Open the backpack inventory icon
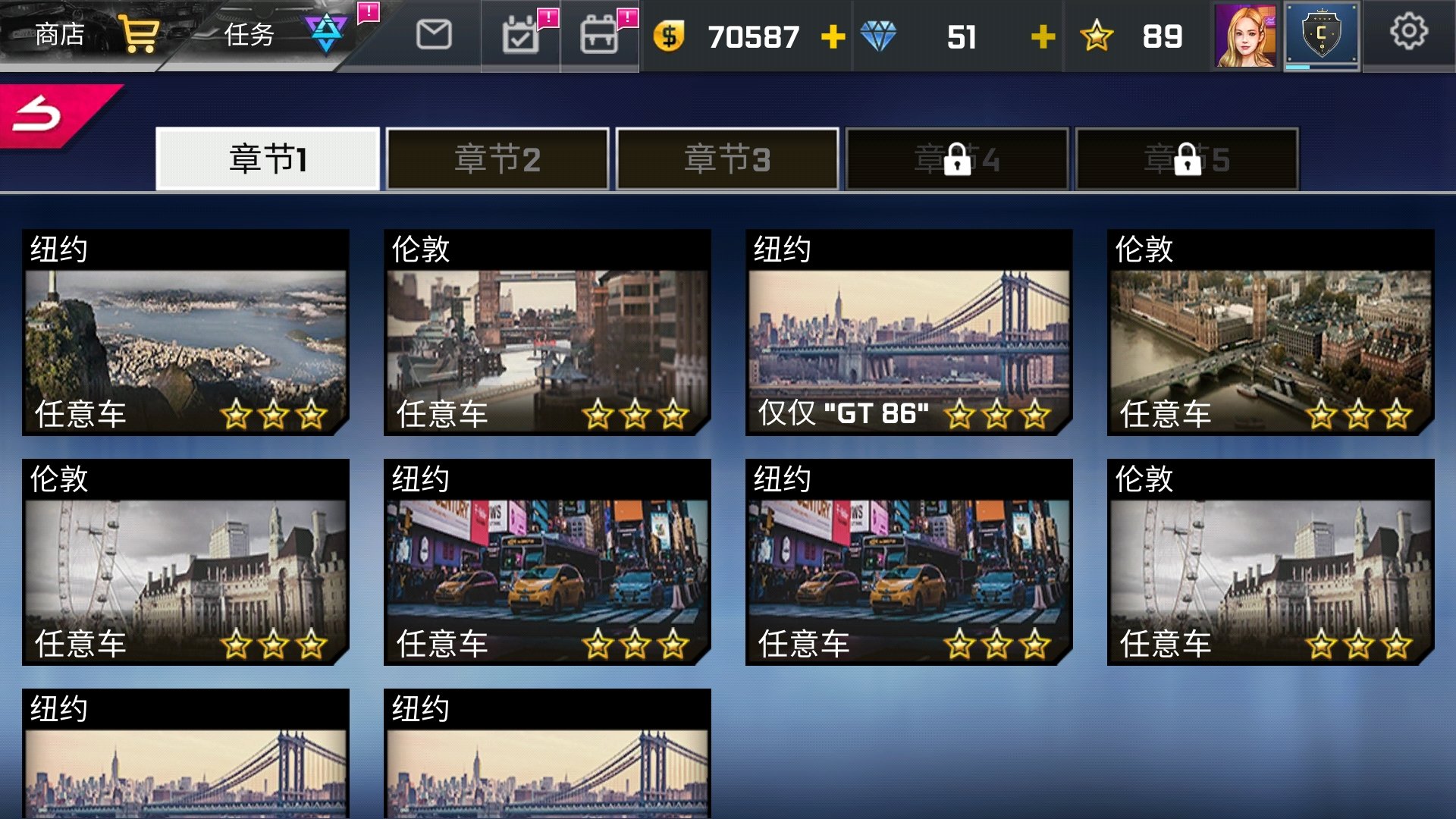Viewport: 1456px width, 819px height. 600,34
